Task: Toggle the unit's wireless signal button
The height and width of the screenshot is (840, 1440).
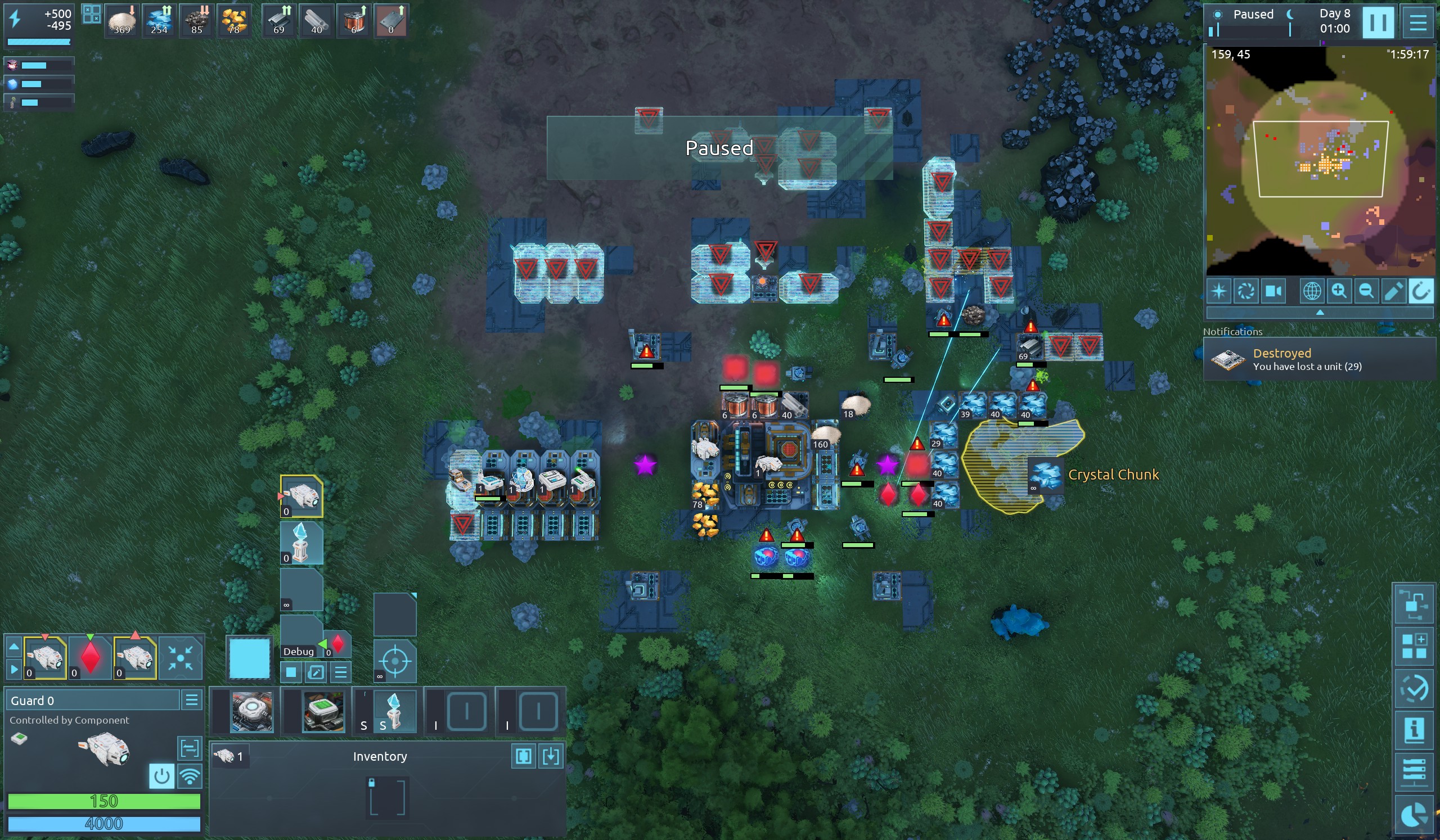Action: [190, 776]
